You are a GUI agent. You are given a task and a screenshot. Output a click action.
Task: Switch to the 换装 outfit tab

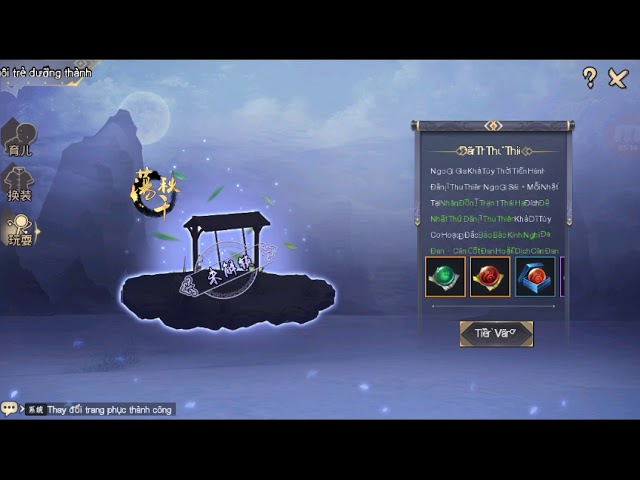point(20,185)
